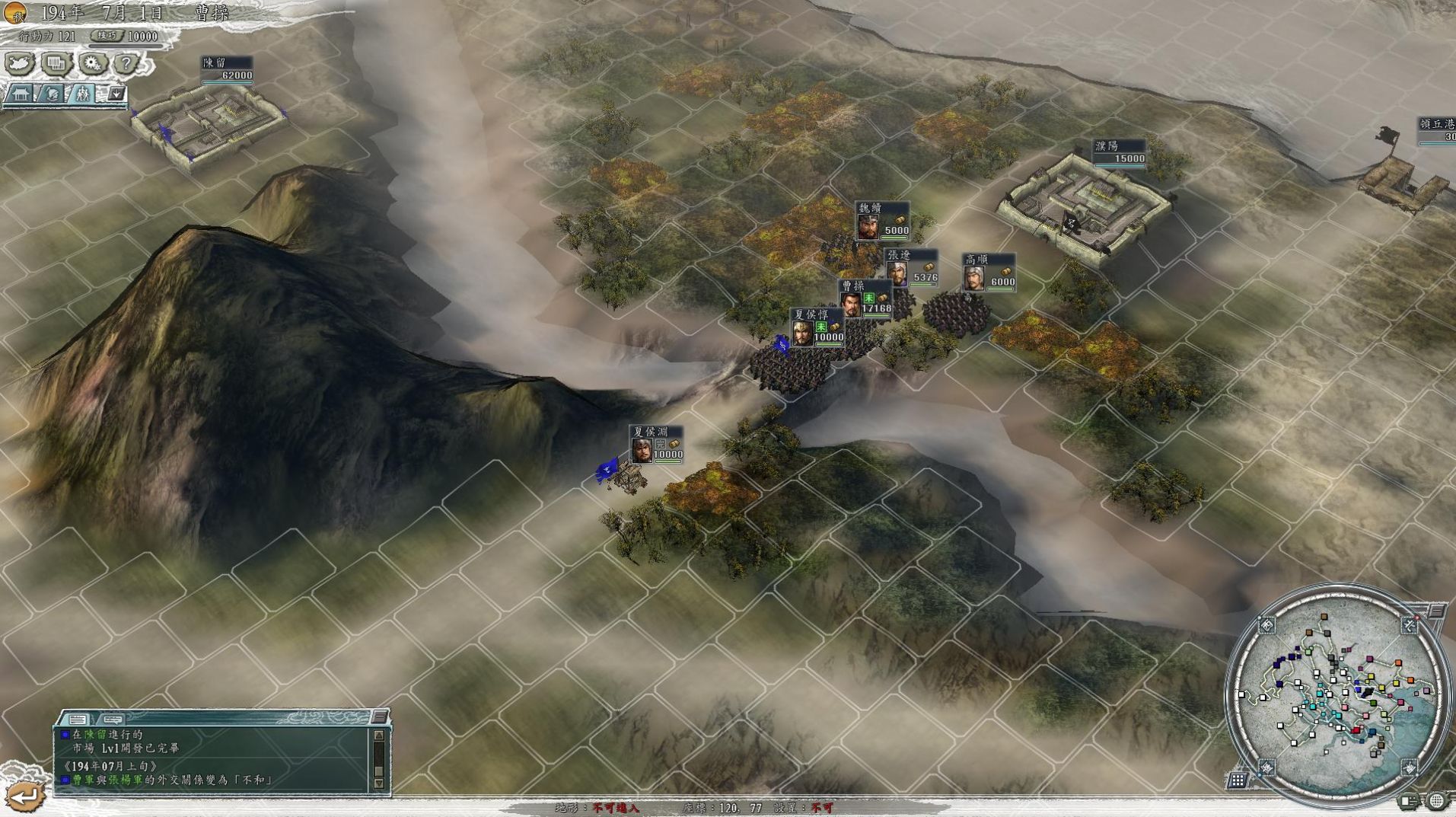Switch to the city building tab
This screenshot has height=817, width=1456.
coord(21,94)
